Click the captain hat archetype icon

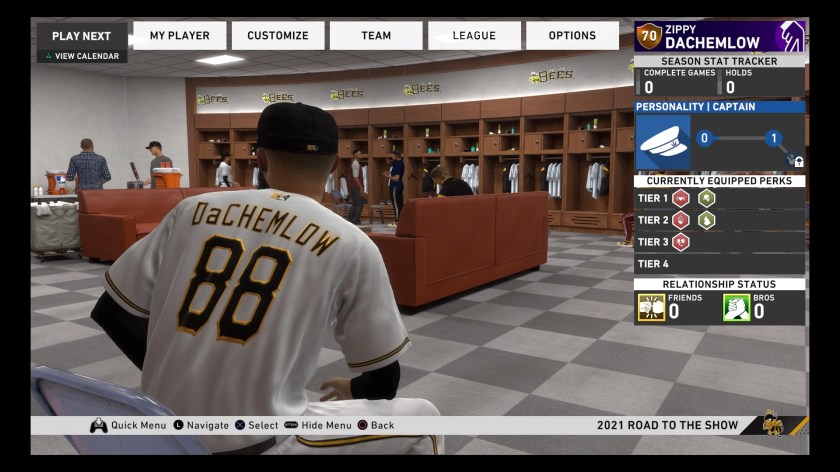(x=664, y=143)
